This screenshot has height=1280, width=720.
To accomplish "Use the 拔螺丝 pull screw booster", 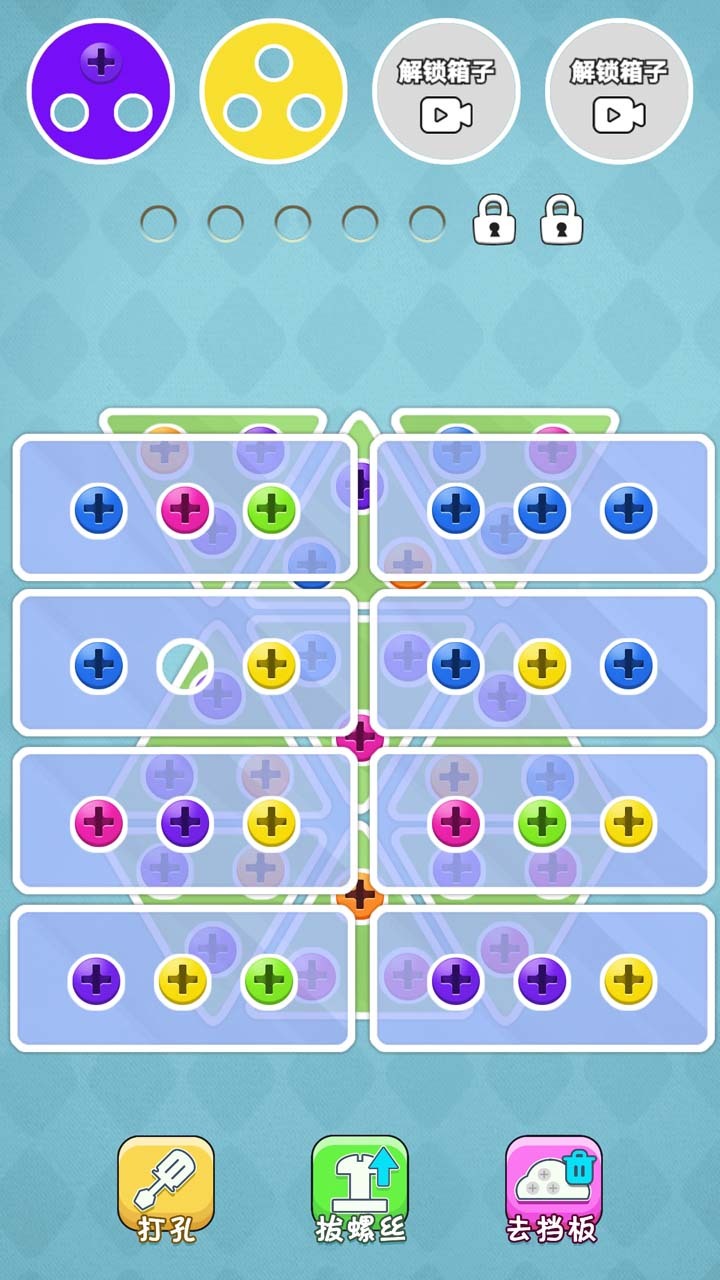I will pyautogui.click(x=360, y=1188).
